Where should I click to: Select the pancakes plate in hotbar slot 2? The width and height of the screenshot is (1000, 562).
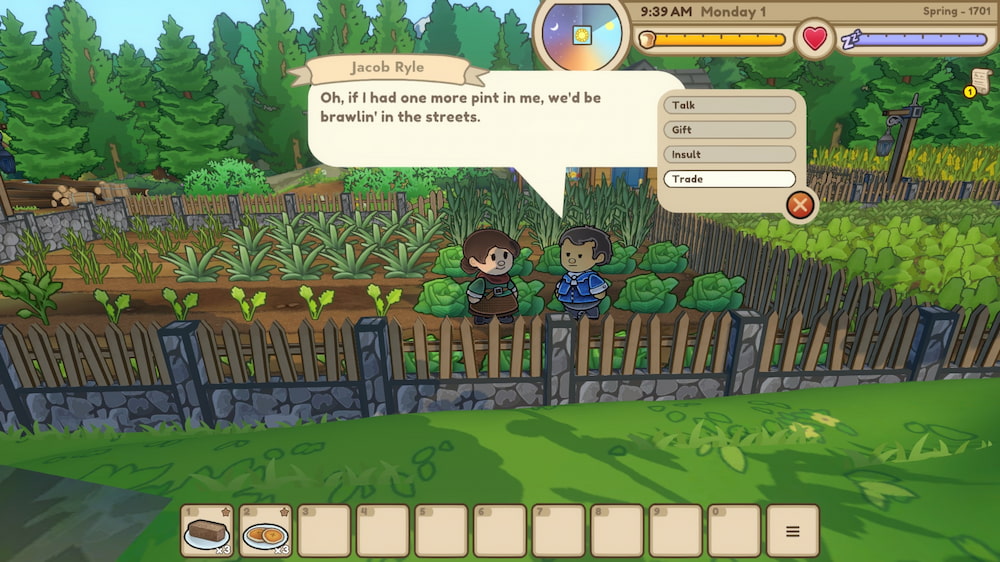pos(266,531)
